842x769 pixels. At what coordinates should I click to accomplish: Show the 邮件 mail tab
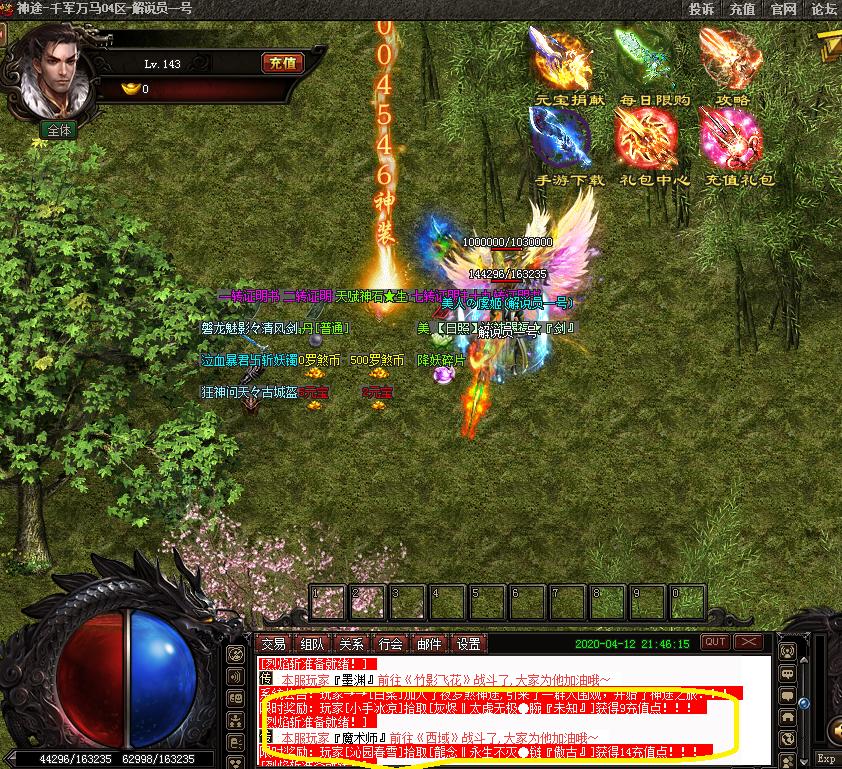[x=429, y=644]
